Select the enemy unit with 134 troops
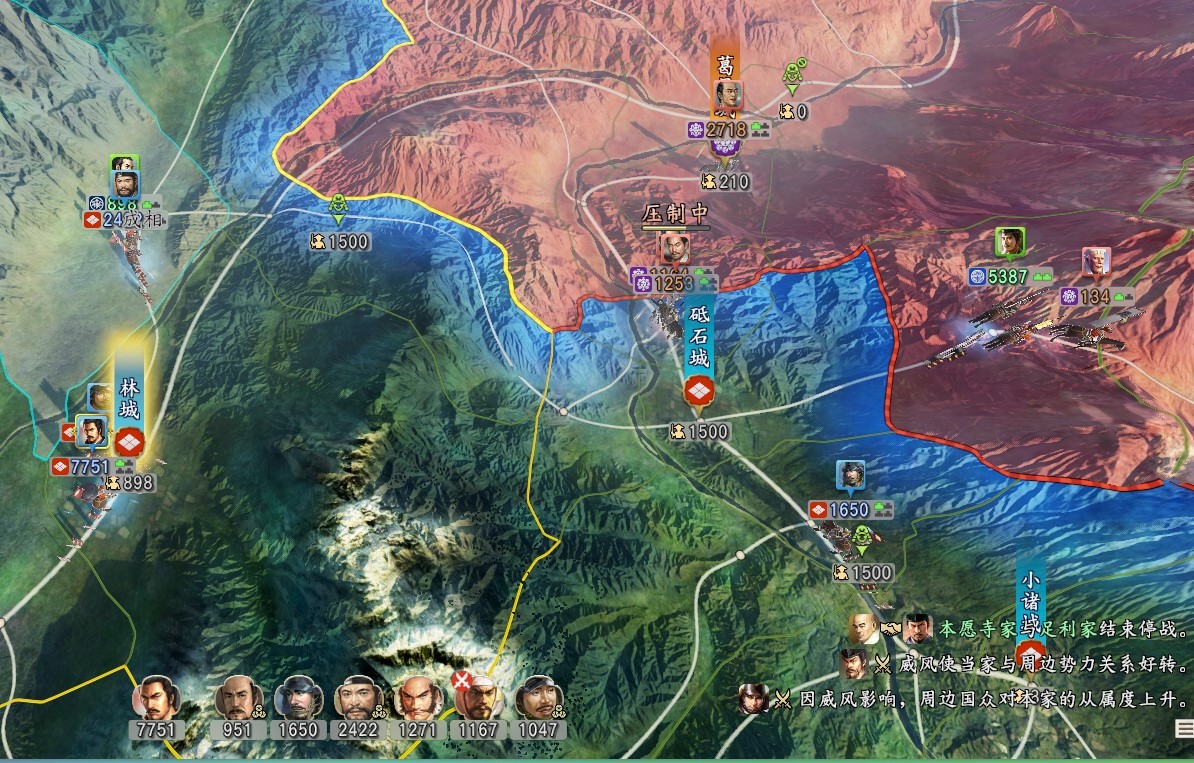 click(1096, 263)
